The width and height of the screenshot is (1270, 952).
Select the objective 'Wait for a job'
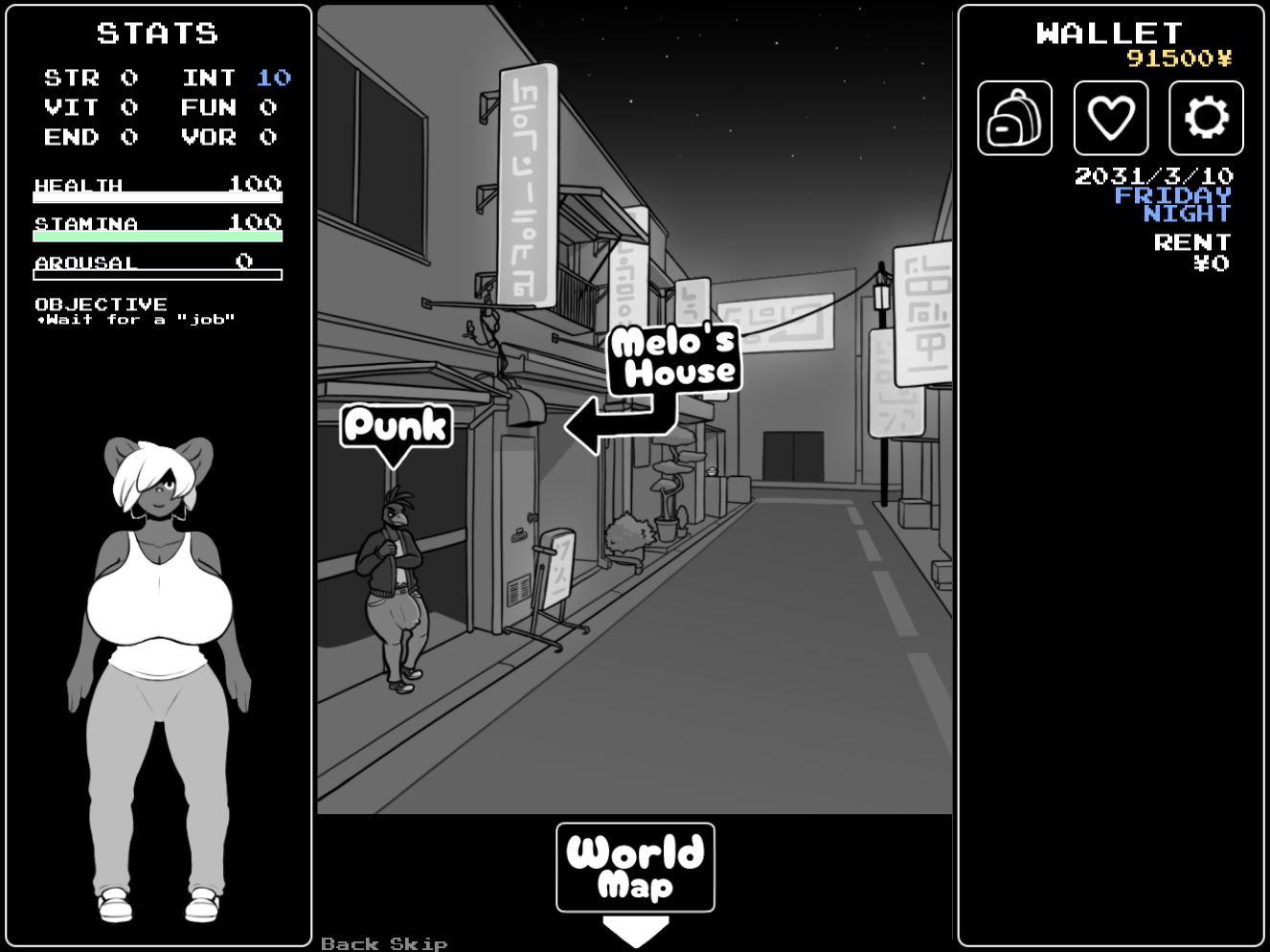click(134, 320)
